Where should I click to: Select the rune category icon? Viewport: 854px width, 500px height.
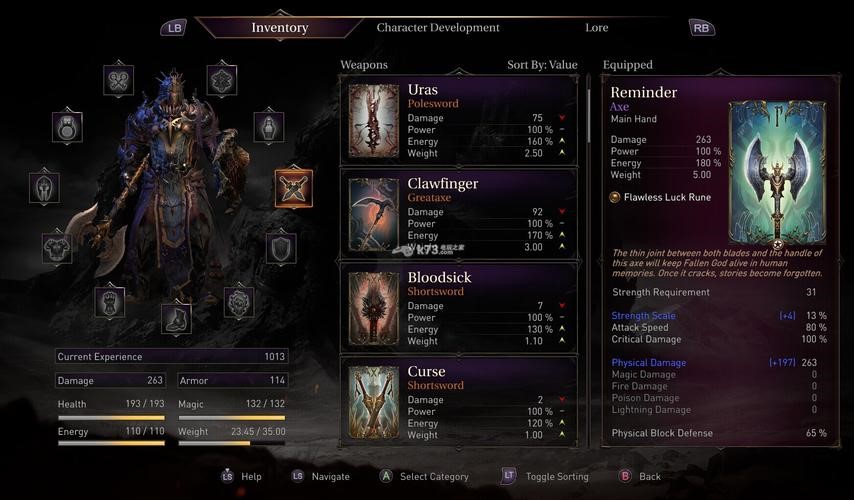tap(221, 80)
